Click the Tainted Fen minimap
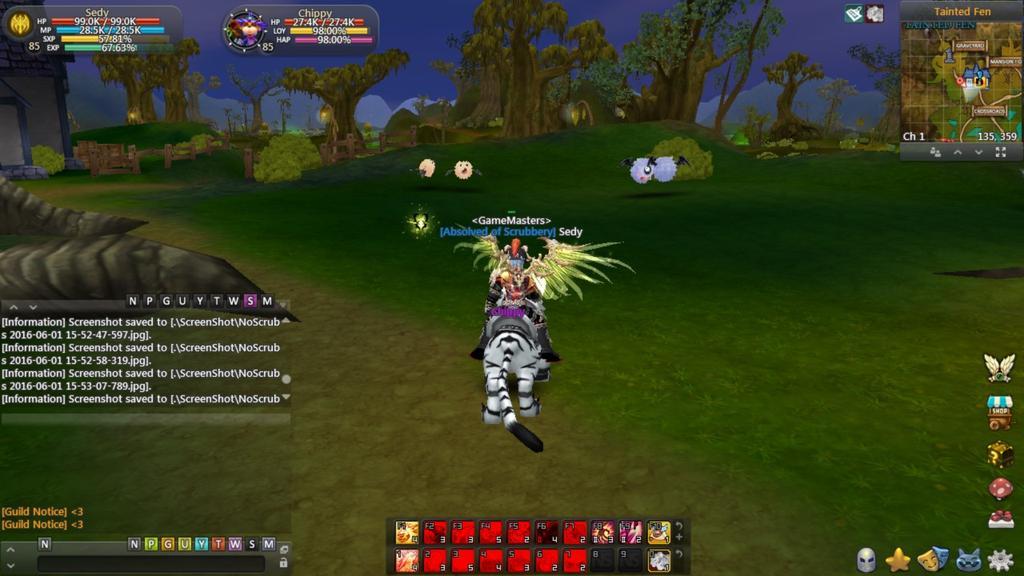This screenshot has height=576, width=1024. [x=960, y=82]
